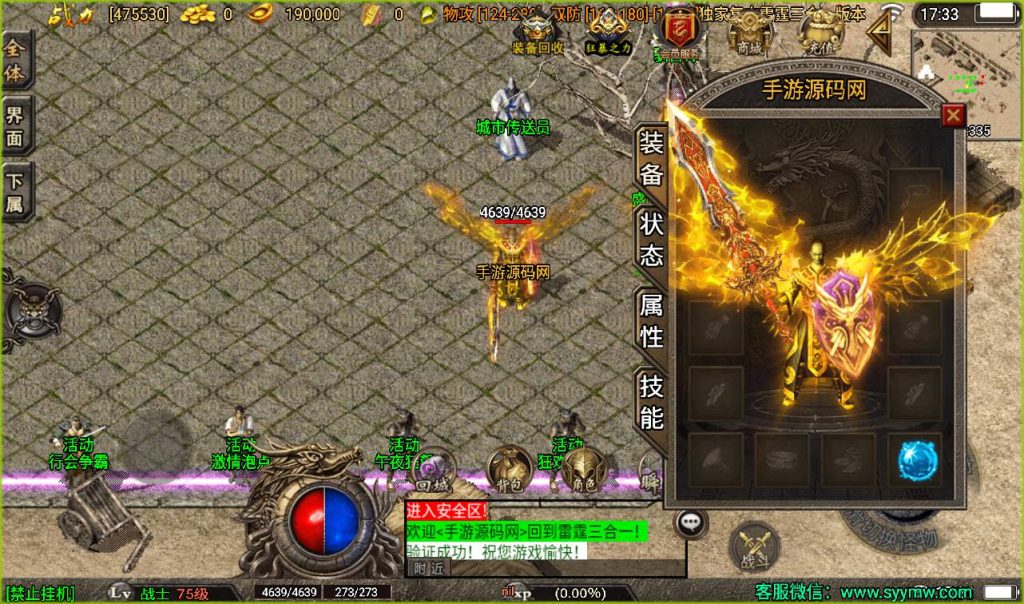Close the character equipment panel
Viewport: 1024px width, 604px height.
point(953,115)
